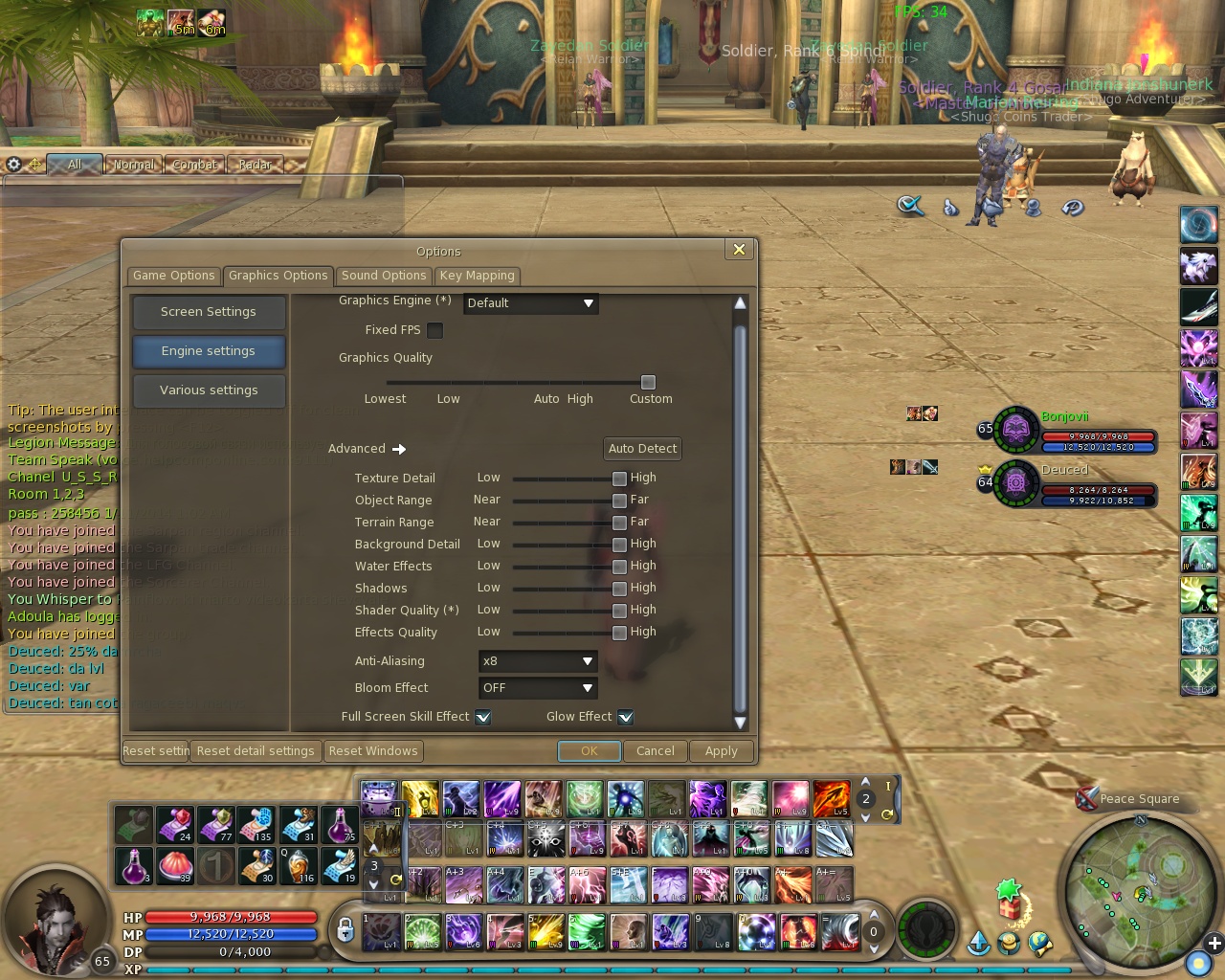Open the Bloom Effect dropdown
The image size is (1225, 980).
coord(538,688)
